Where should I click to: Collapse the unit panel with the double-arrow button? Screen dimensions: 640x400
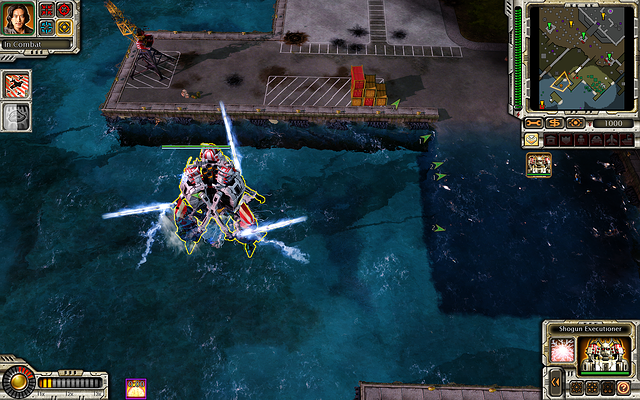(x=555, y=382)
